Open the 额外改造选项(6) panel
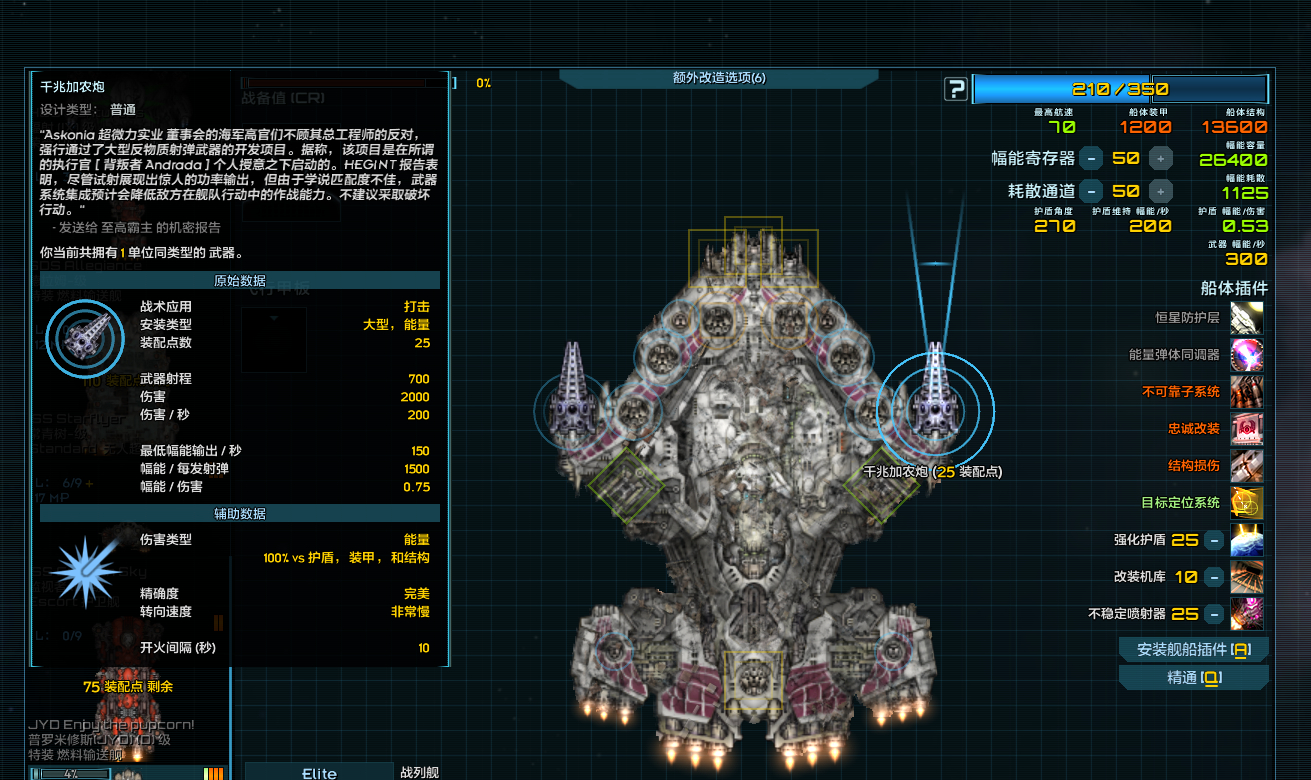Viewport: 1311px width, 780px height. [718, 78]
